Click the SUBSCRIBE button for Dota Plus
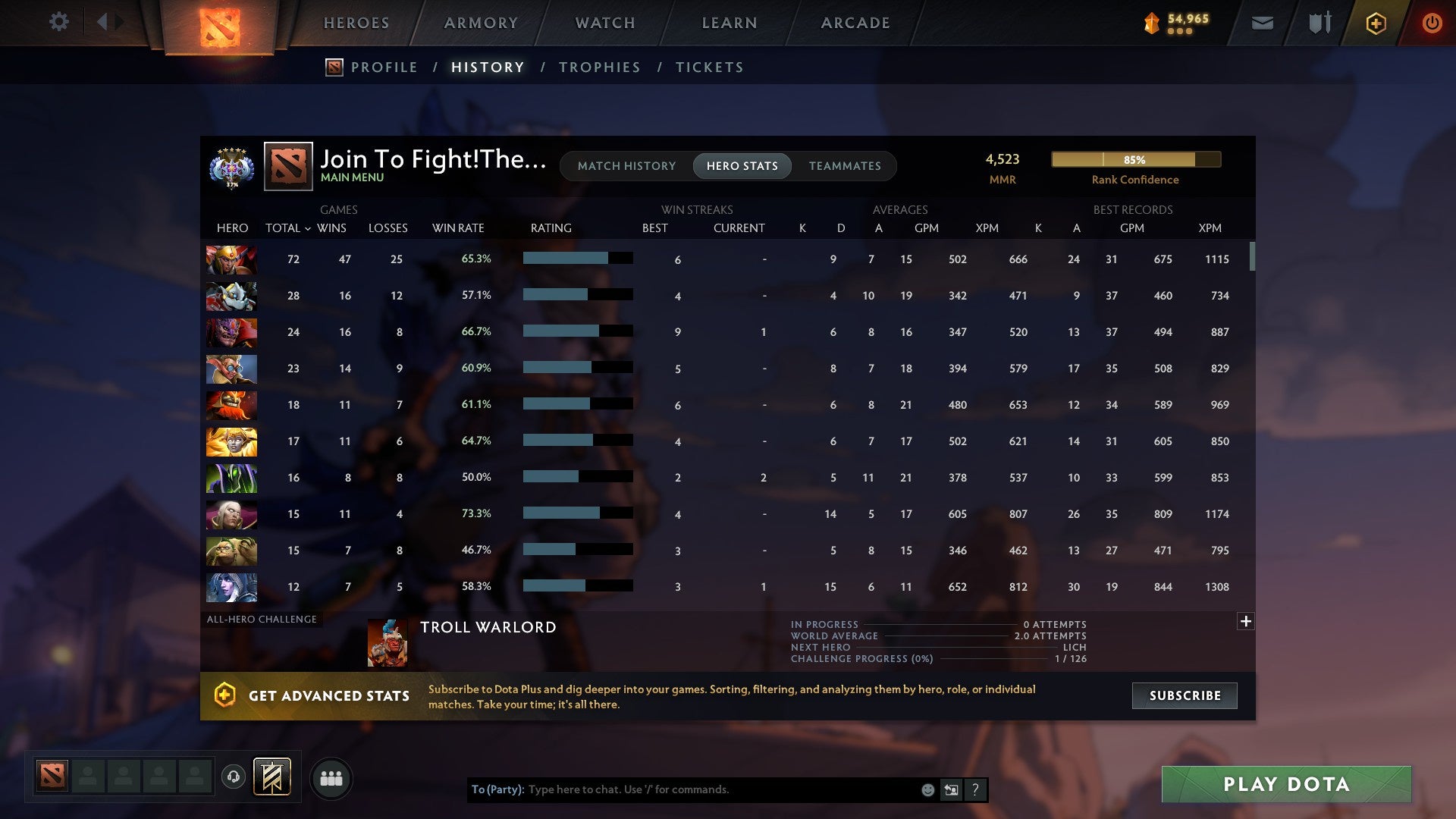 (x=1184, y=695)
